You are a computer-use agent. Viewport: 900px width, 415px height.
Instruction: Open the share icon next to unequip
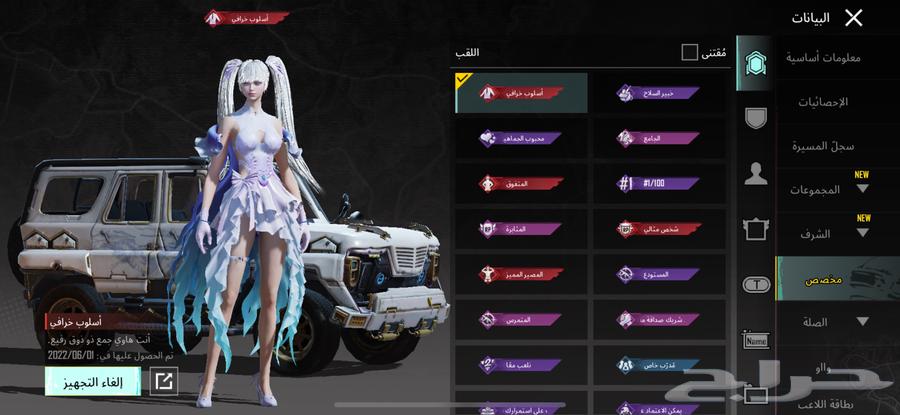tap(163, 380)
